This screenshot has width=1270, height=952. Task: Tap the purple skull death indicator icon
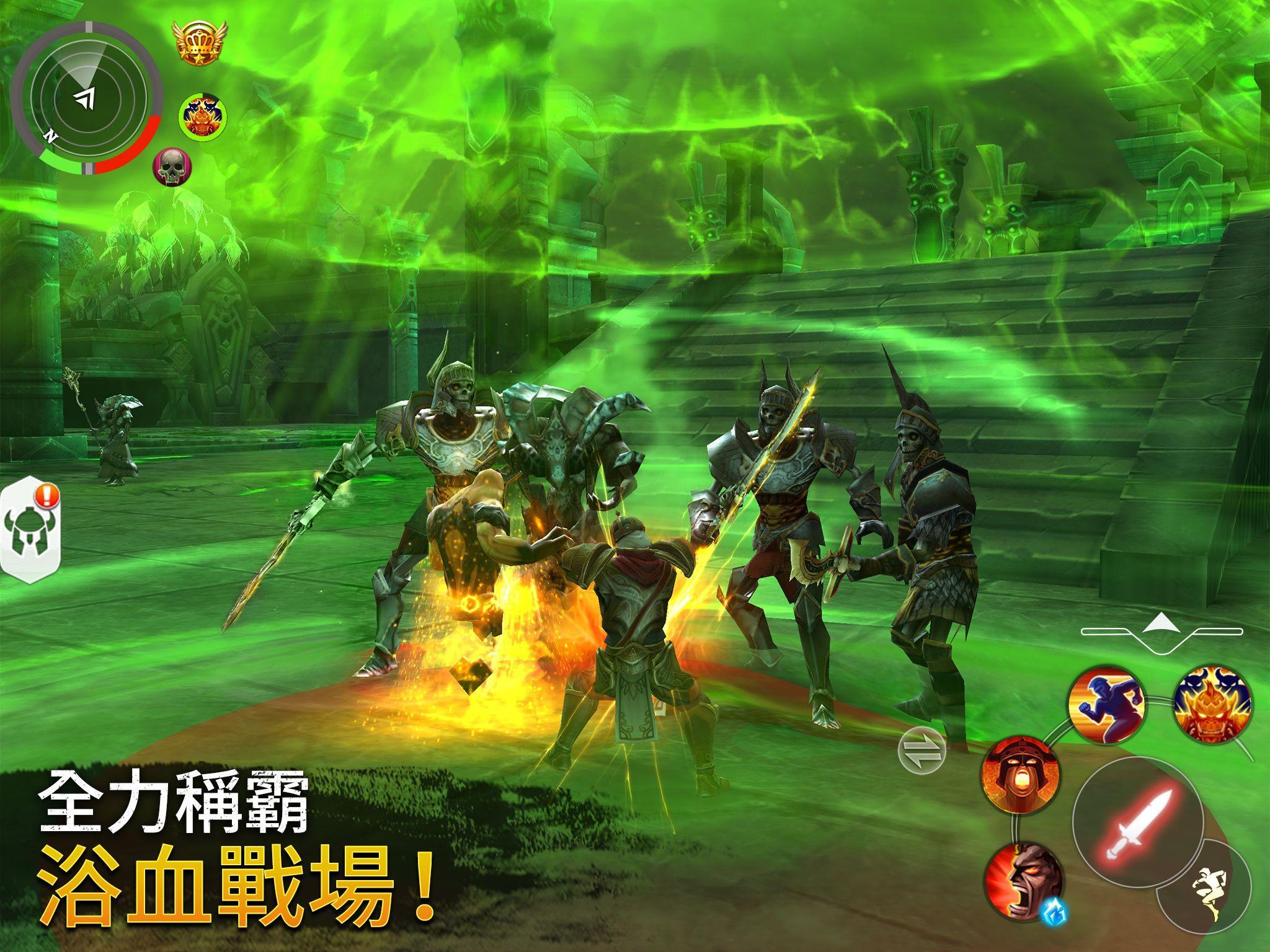(171, 169)
